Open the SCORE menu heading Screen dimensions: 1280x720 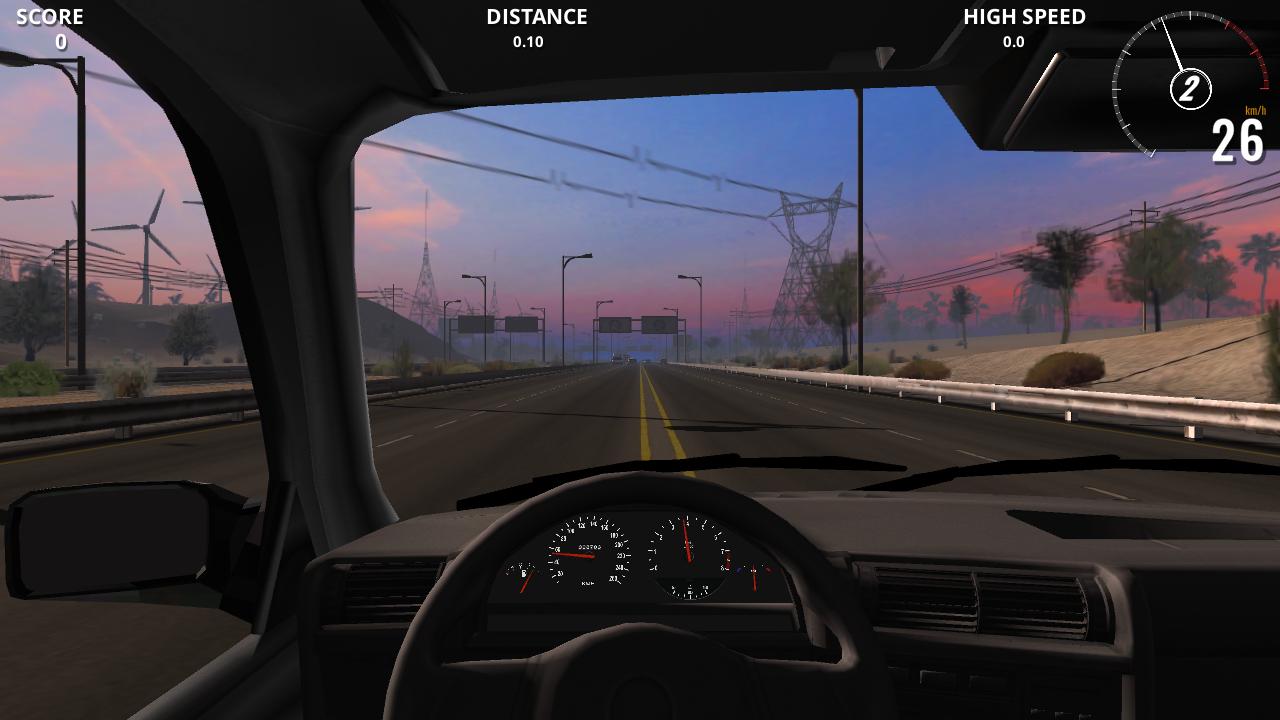50,16
